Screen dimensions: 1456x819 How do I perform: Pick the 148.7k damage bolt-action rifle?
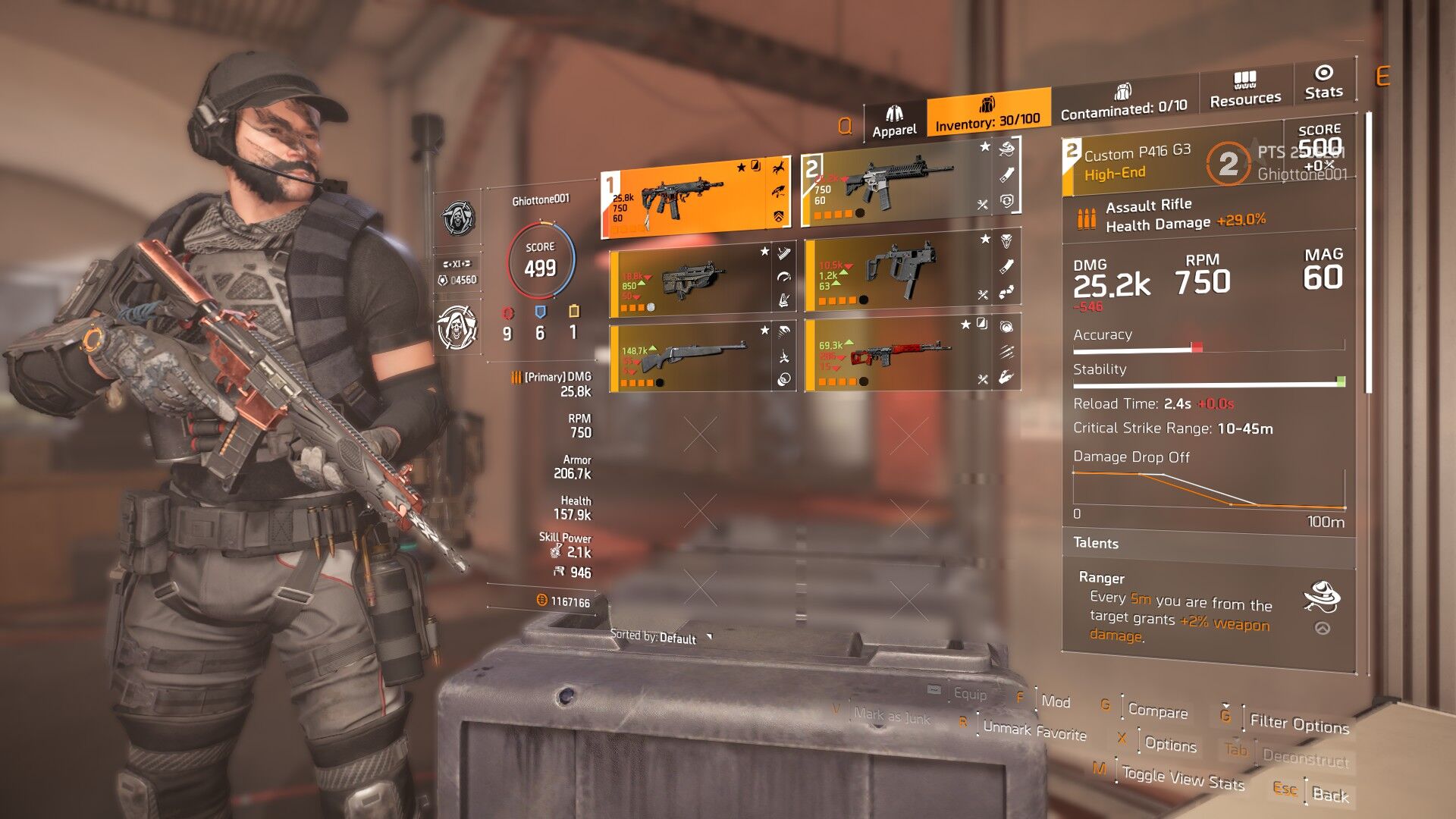point(690,355)
